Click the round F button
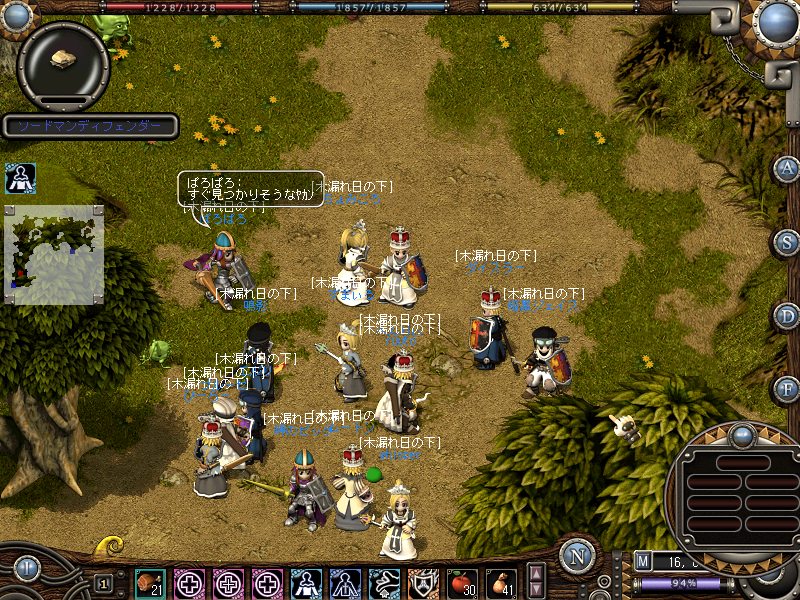The image size is (800, 600). pos(787,388)
